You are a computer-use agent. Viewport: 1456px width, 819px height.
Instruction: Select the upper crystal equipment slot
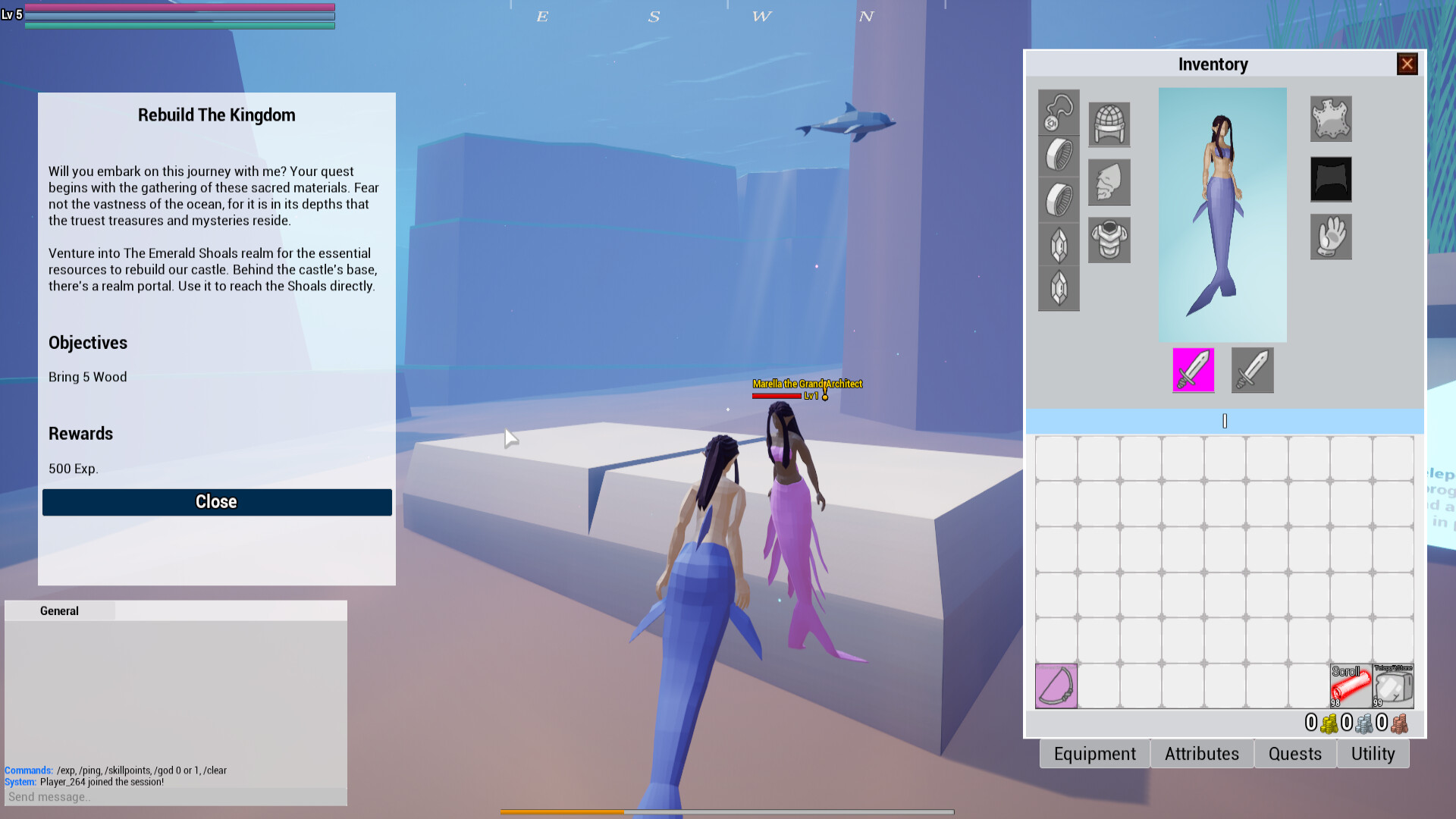click(x=1059, y=244)
